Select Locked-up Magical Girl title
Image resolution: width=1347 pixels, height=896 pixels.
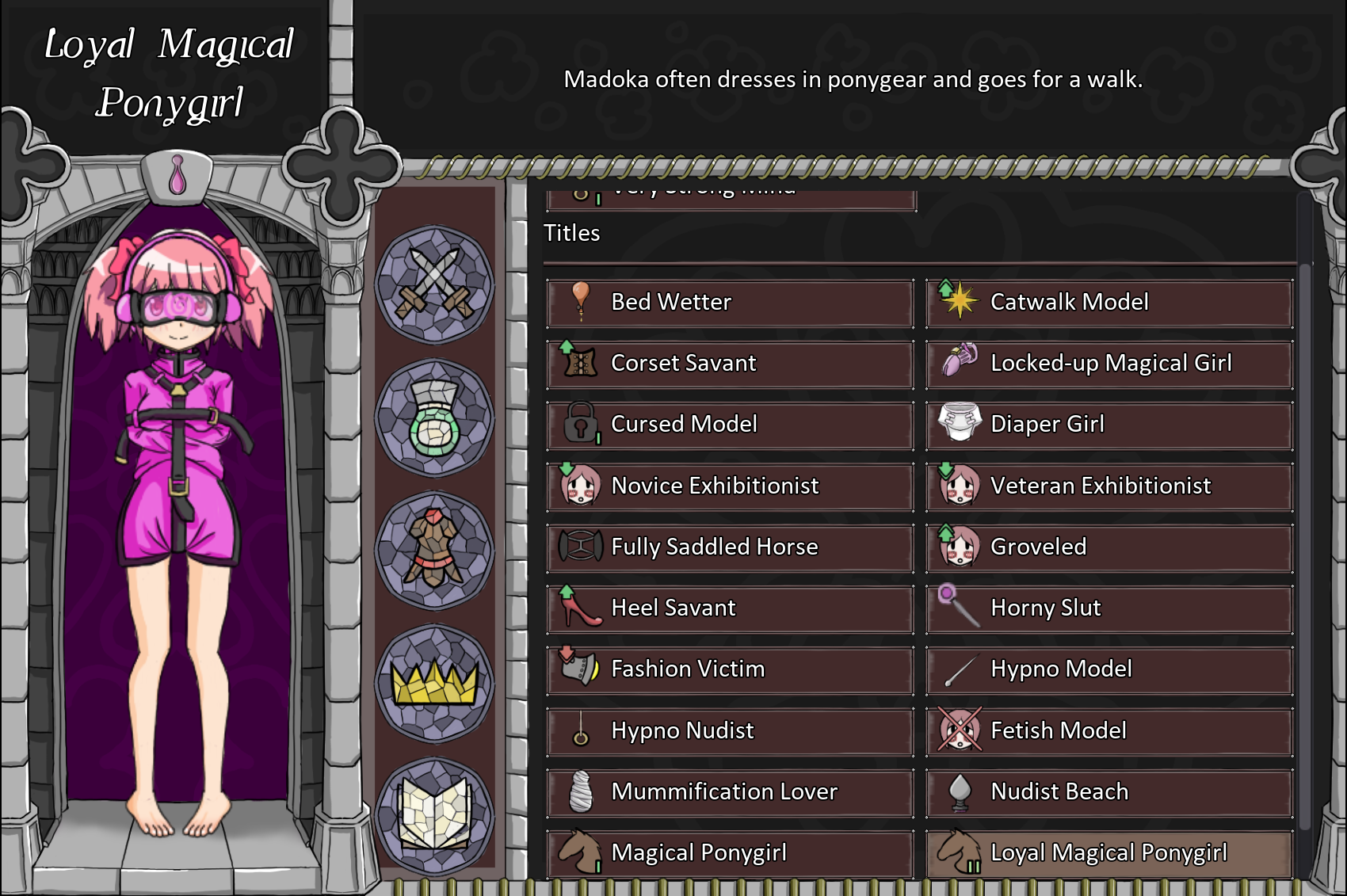click(x=1109, y=364)
